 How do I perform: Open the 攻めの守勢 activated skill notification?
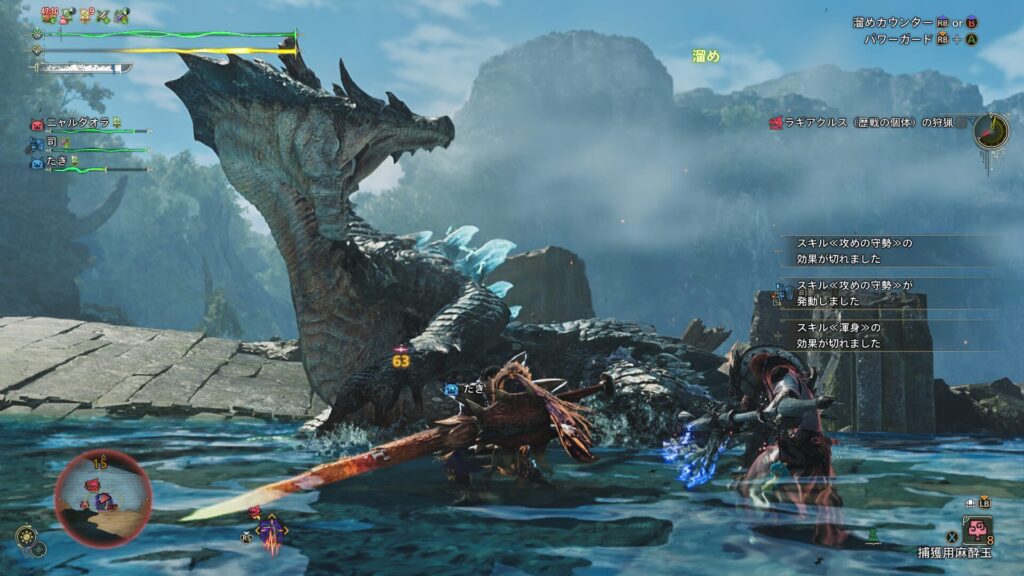pyautogui.click(x=855, y=292)
